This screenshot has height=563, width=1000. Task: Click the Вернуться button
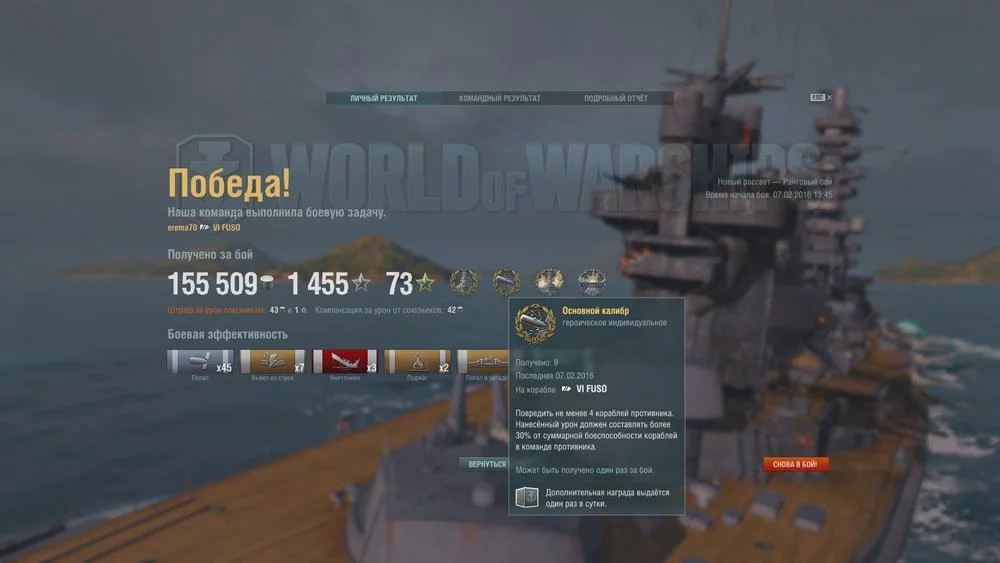(x=487, y=464)
